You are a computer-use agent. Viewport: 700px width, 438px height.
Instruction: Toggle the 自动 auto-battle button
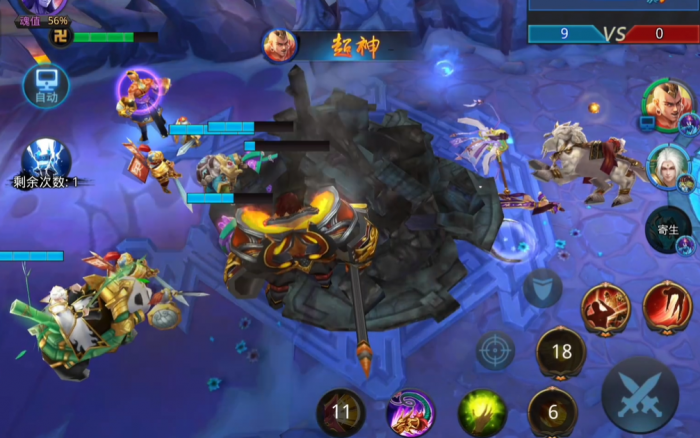[46, 85]
